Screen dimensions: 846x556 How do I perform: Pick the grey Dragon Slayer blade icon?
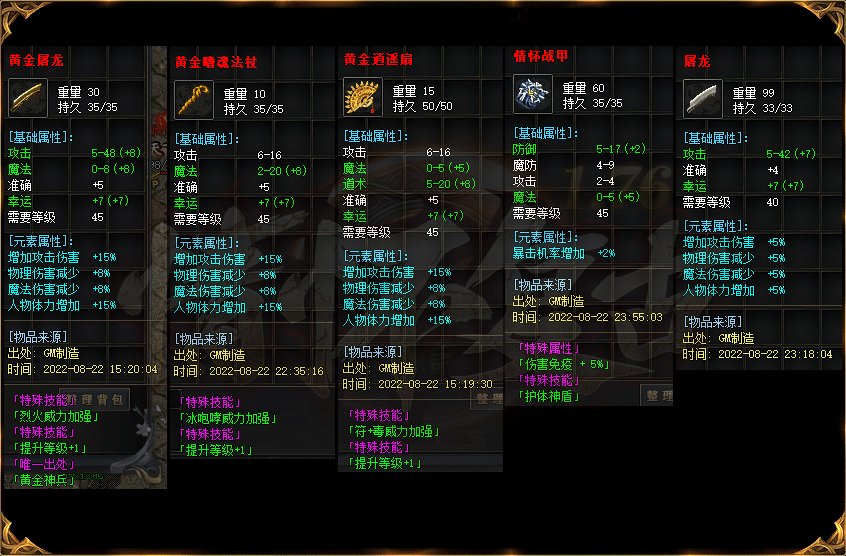[x=702, y=99]
